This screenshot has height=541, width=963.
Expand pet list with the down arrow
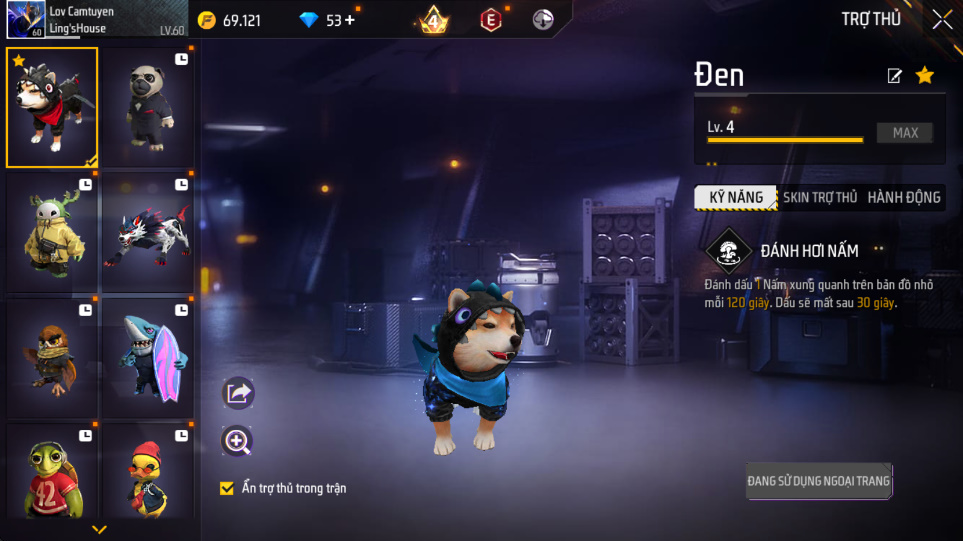coord(99,529)
